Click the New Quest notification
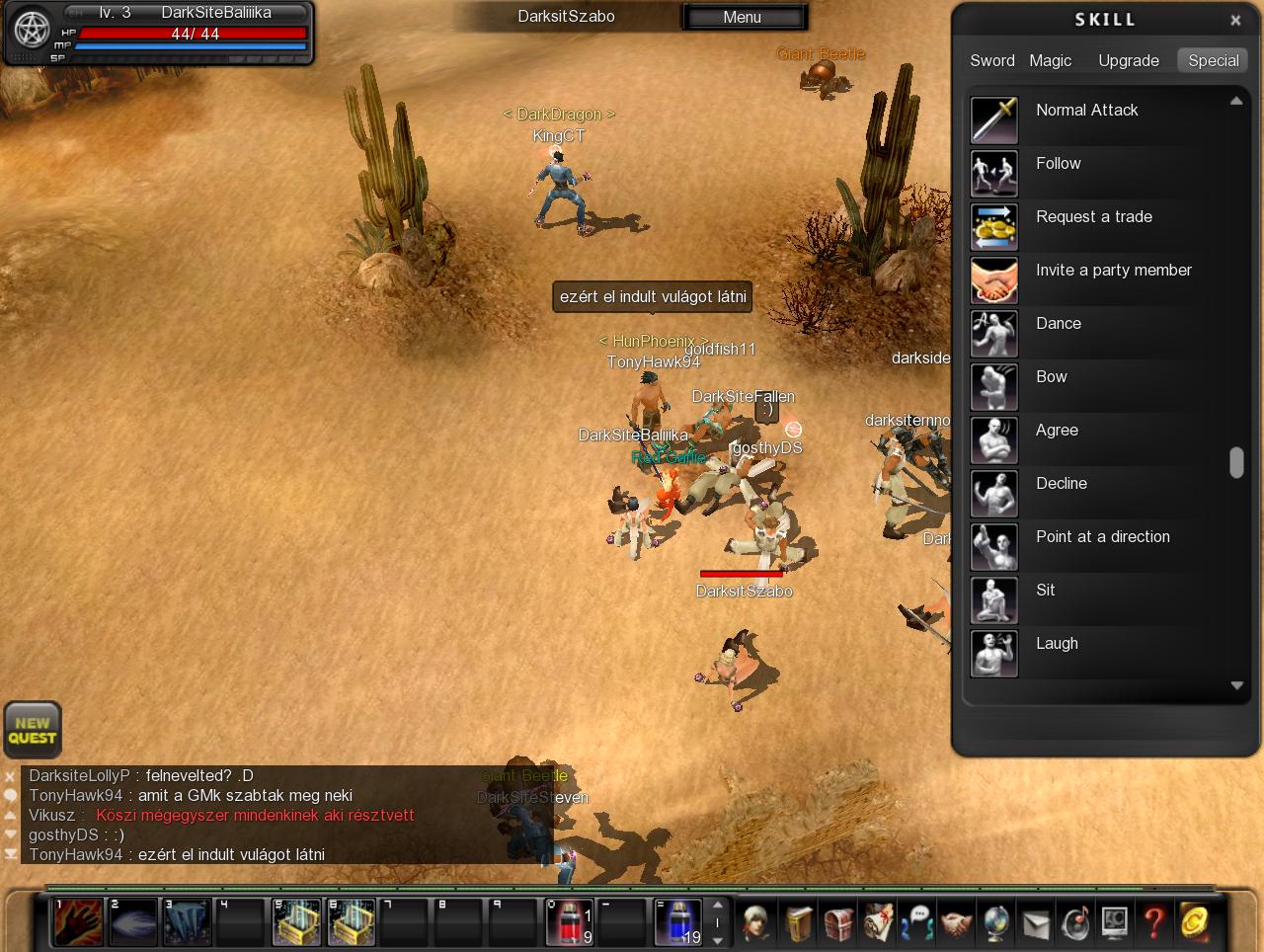 [x=33, y=730]
